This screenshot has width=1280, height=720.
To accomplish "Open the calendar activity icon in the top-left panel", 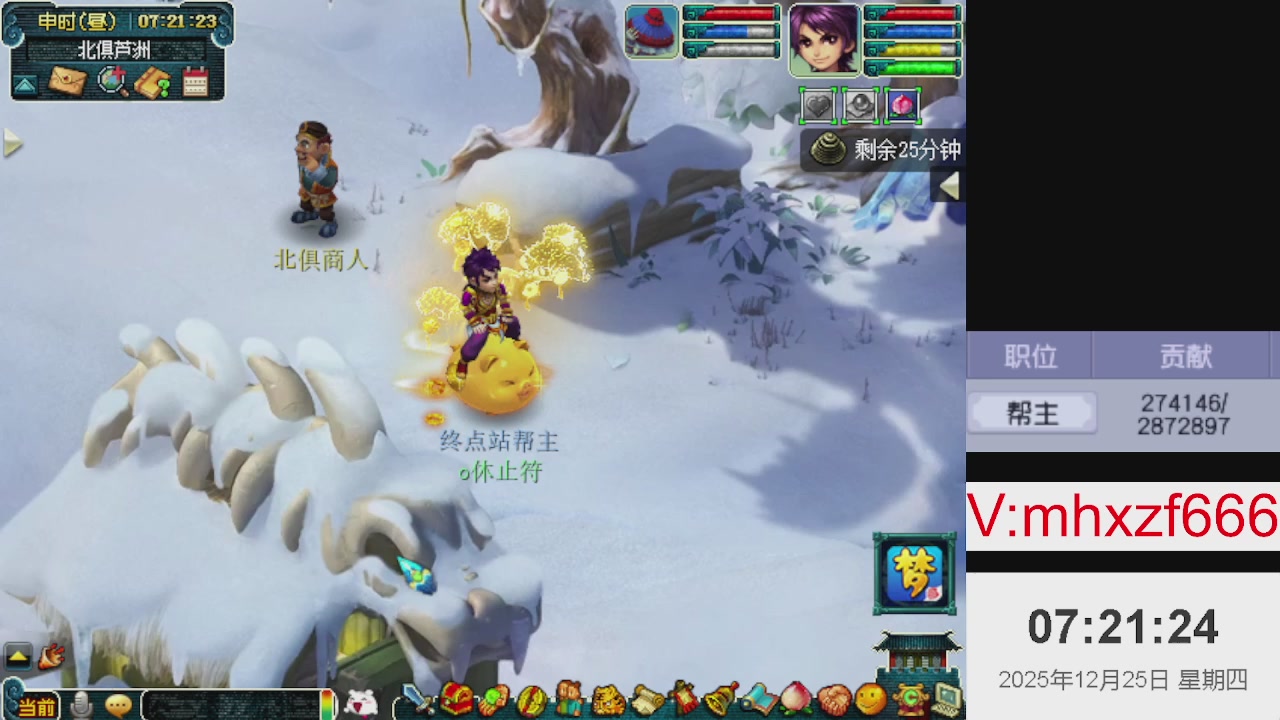I will pos(195,83).
